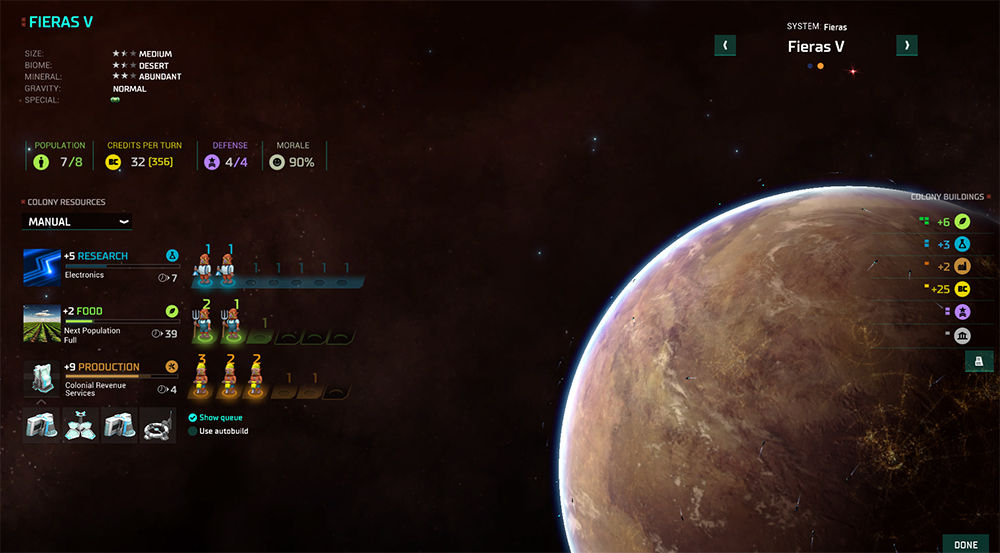
Task: Select the ring-shaped station item in build queue
Action: pos(158,425)
